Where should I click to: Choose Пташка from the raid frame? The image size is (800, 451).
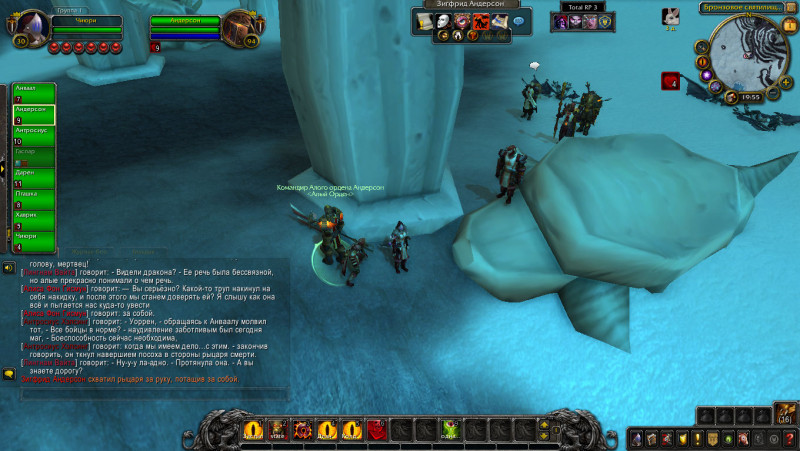(33, 198)
